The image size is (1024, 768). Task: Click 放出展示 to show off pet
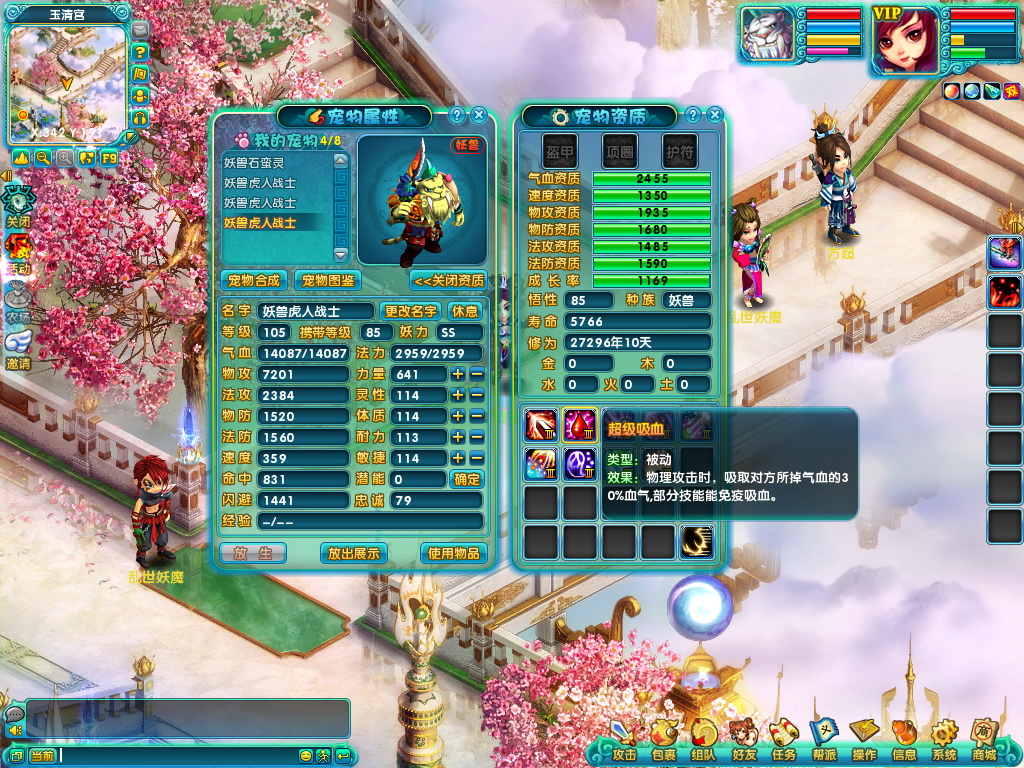pos(354,552)
